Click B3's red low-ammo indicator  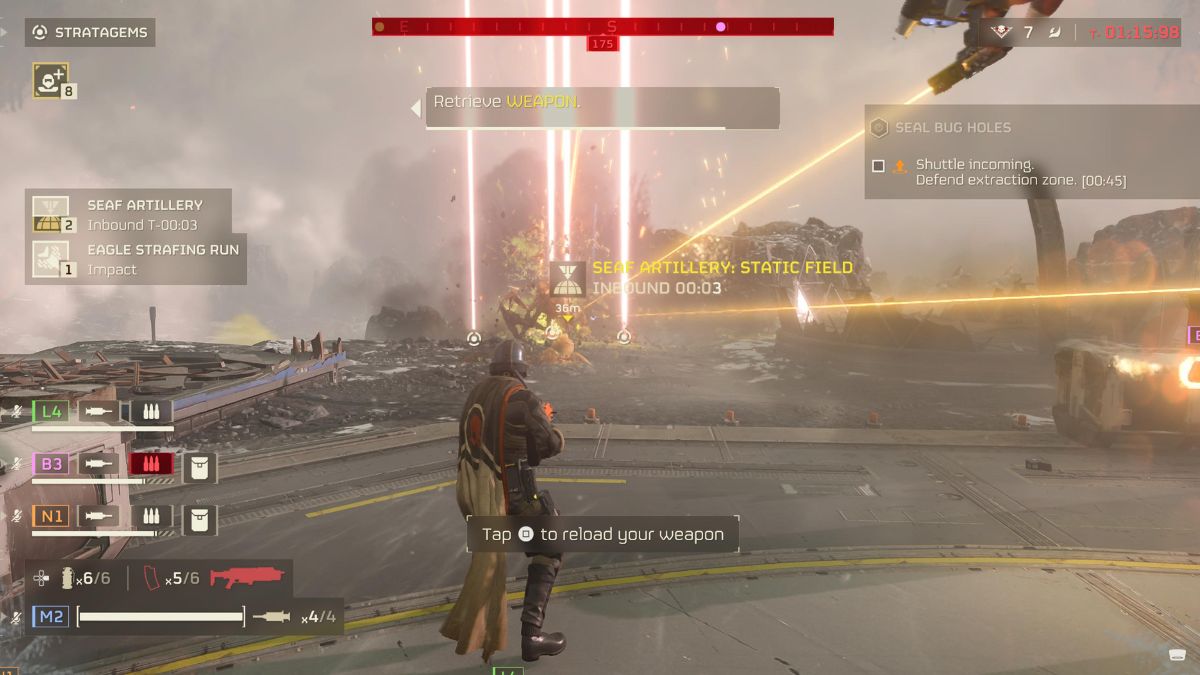(x=151, y=464)
